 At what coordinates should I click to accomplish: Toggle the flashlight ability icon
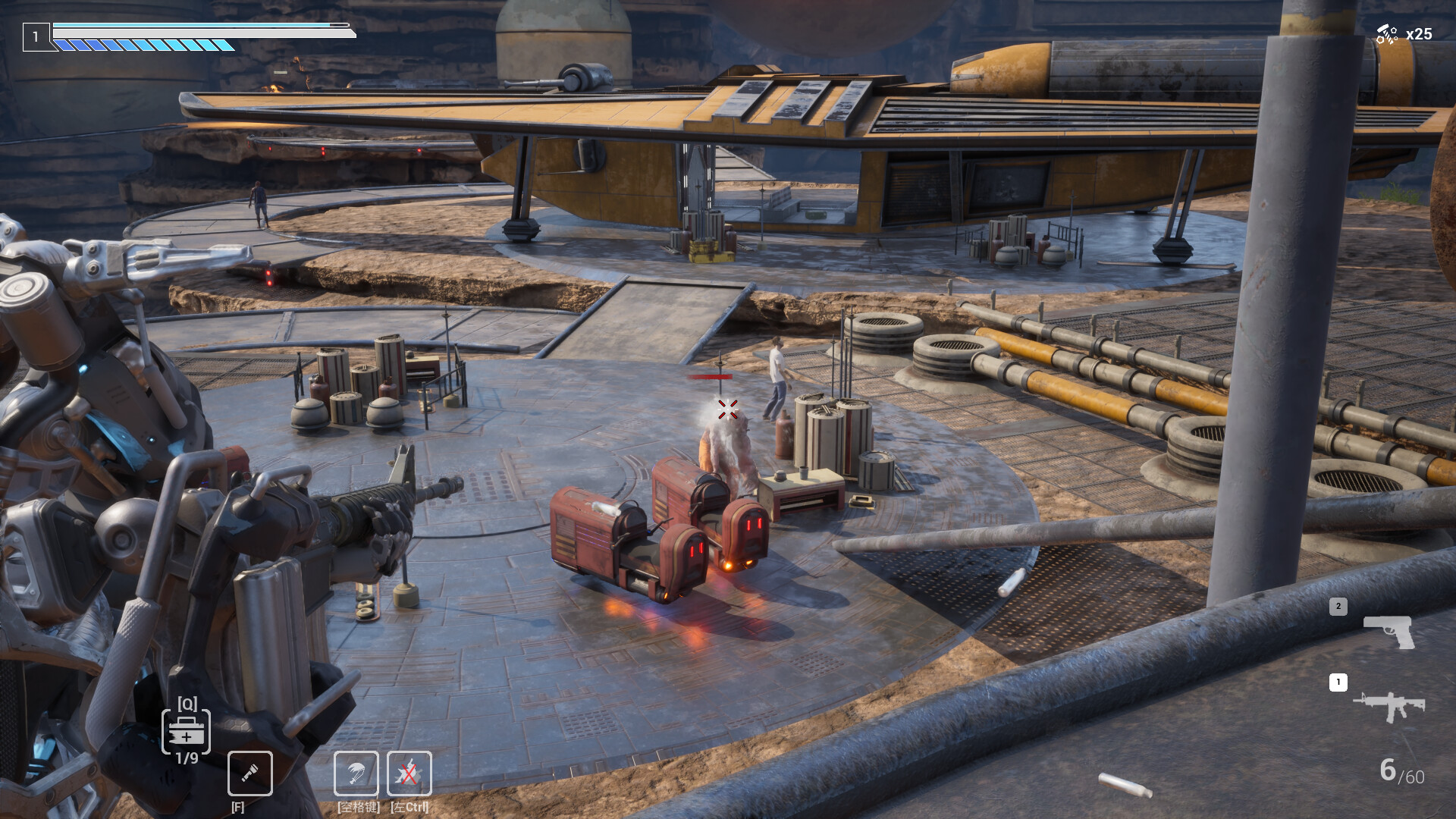(250, 773)
